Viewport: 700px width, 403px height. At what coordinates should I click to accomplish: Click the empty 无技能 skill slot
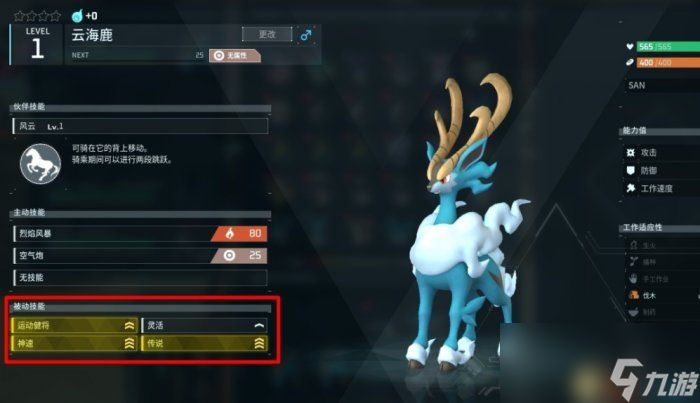[x=140, y=276]
